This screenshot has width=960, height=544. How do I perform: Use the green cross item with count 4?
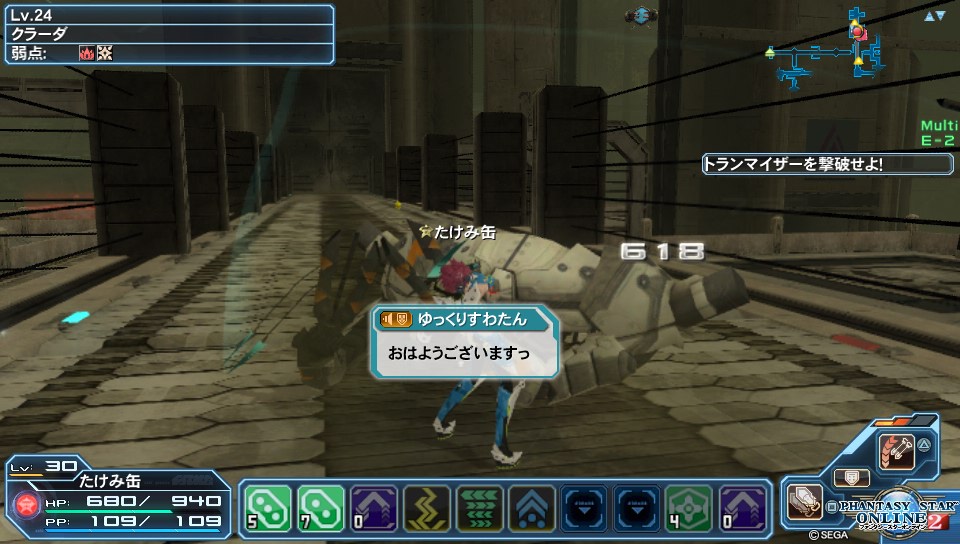pyautogui.click(x=690, y=509)
